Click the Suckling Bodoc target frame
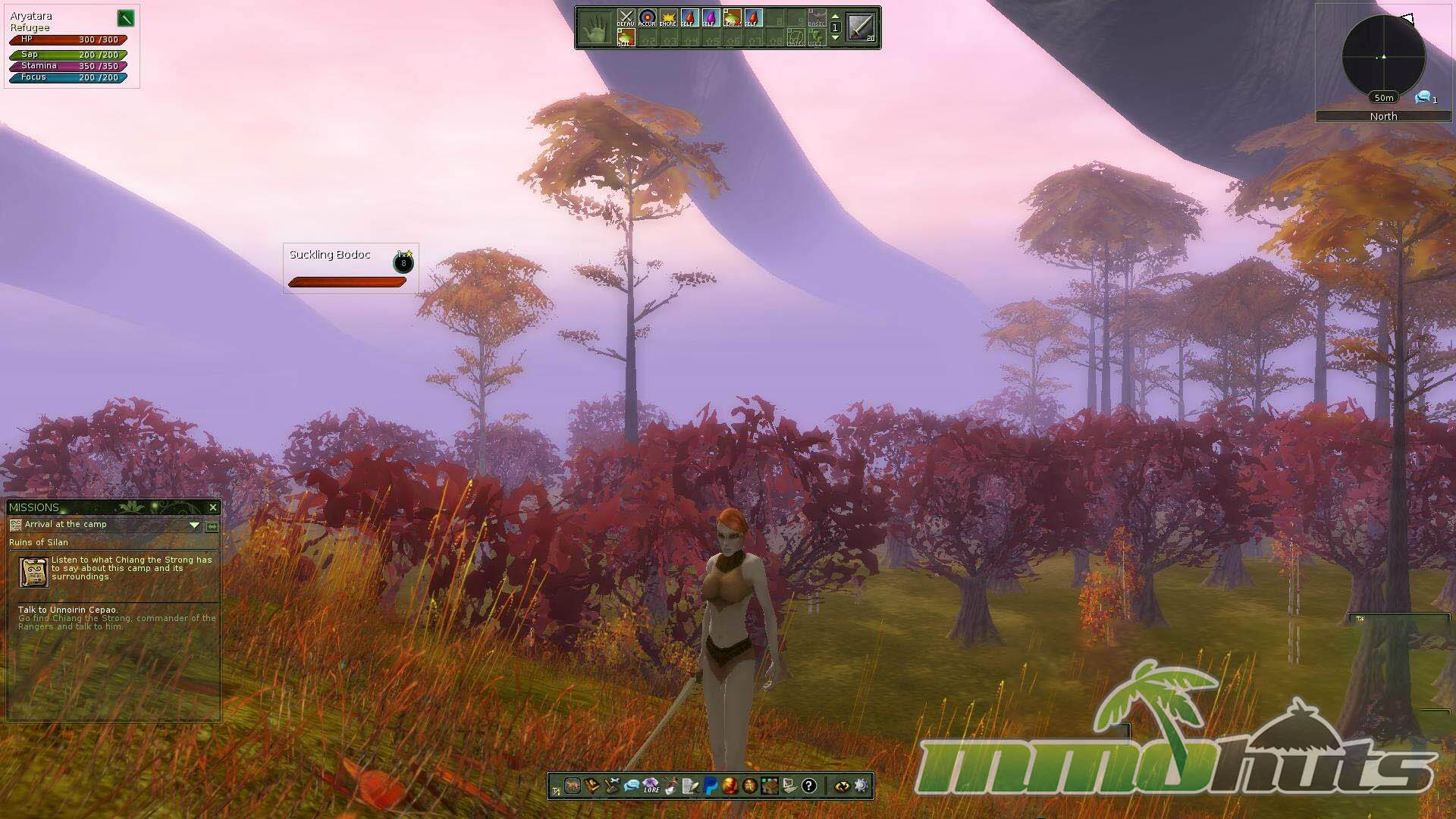This screenshot has width=1456, height=819. pyautogui.click(x=350, y=268)
